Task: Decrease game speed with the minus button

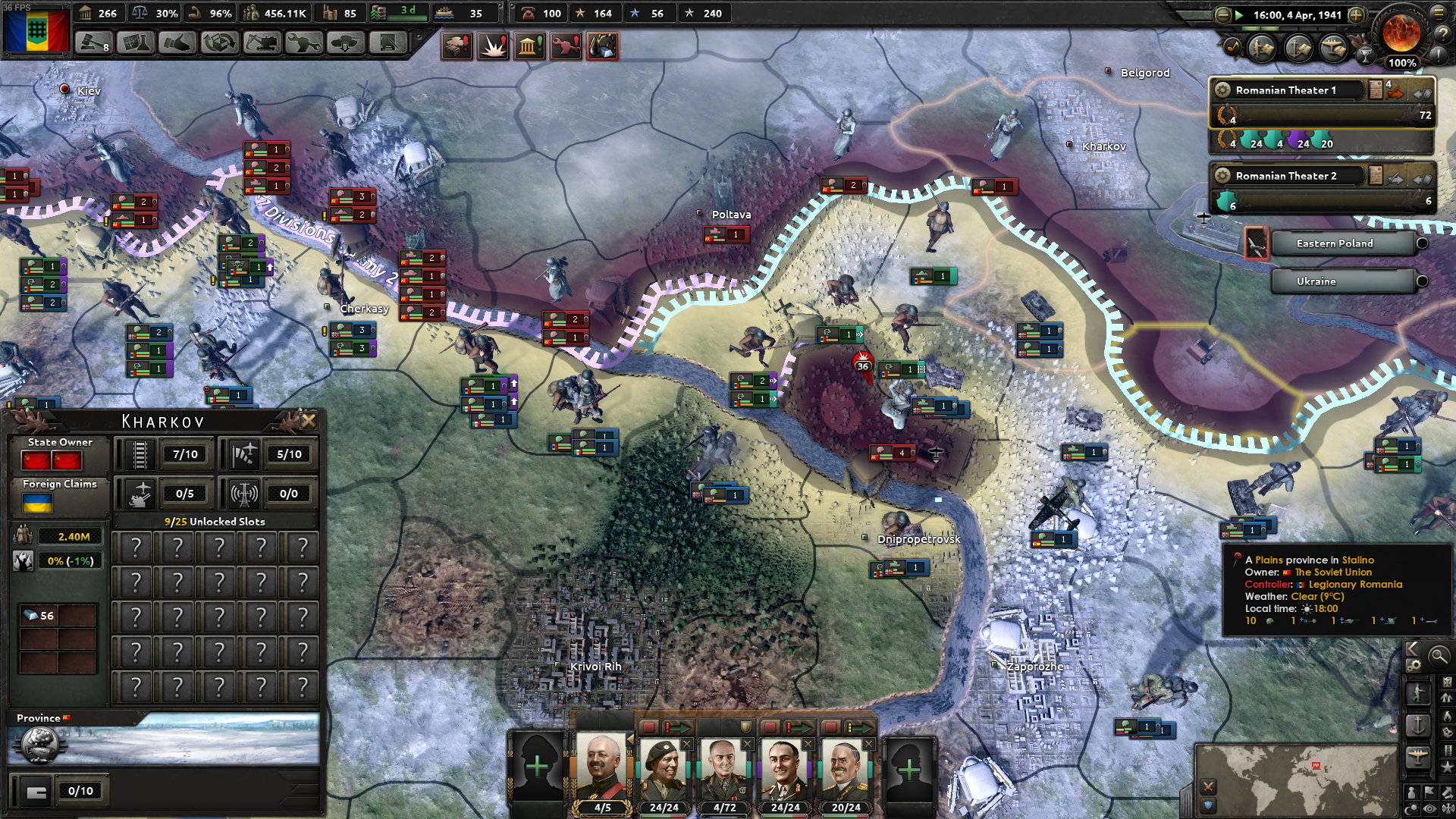Action: 1222,15
